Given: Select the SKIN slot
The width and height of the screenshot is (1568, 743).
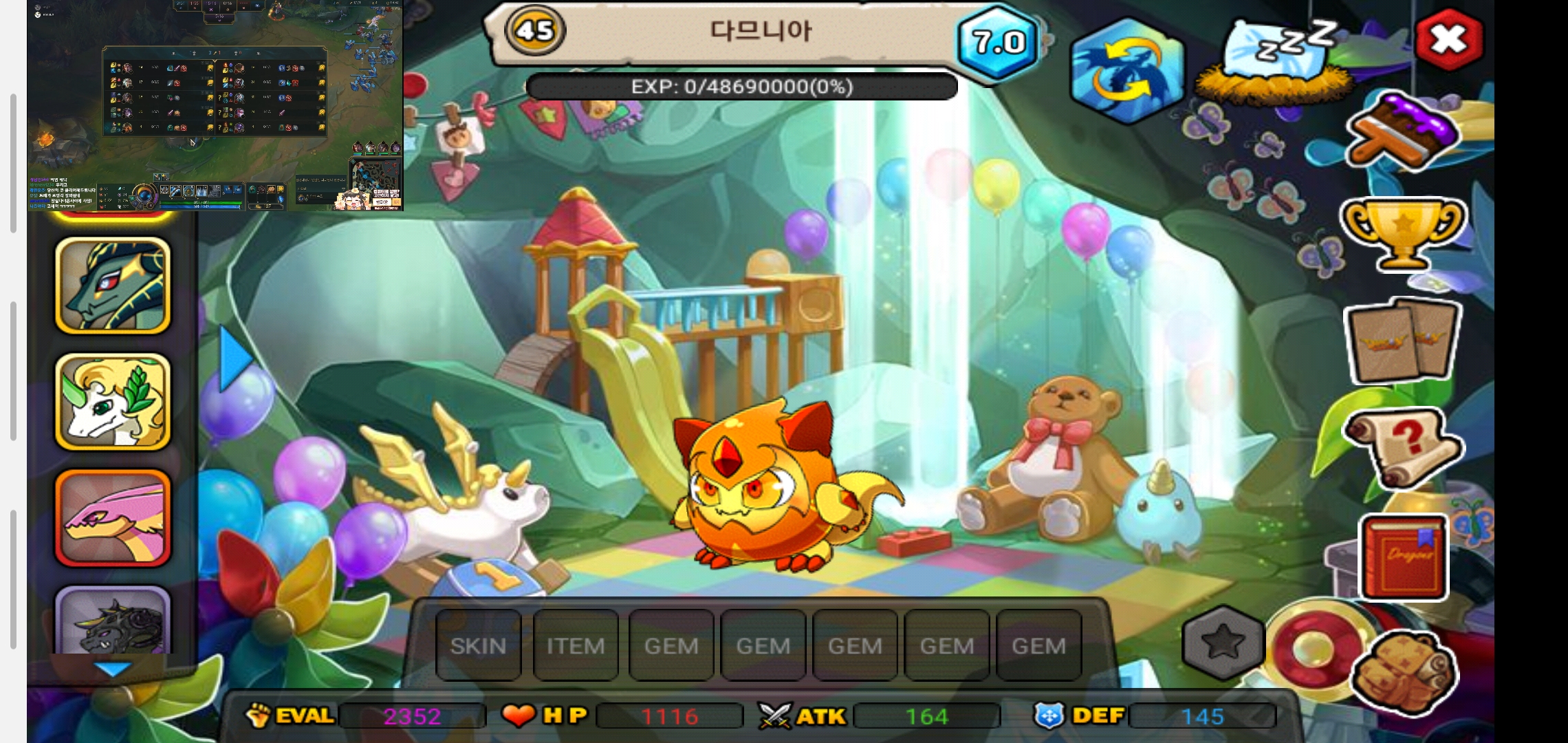Looking at the screenshot, I should pyautogui.click(x=478, y=645).
